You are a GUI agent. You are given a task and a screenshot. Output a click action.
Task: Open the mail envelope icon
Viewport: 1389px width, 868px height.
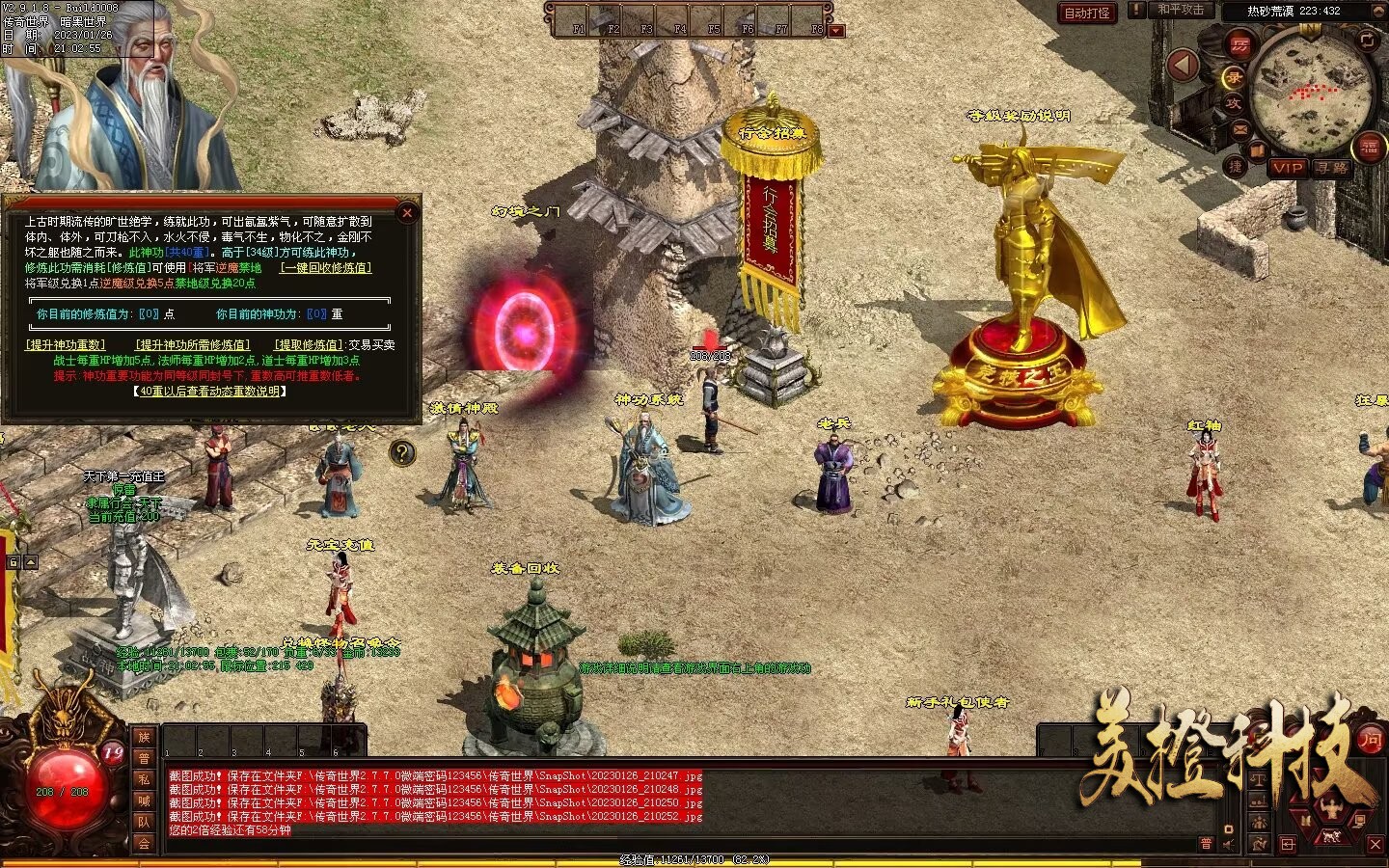(x=1240, y=129)
